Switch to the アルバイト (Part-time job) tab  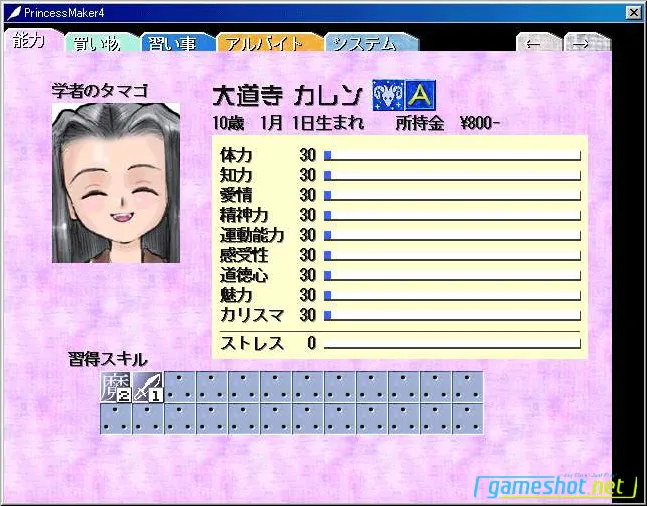point(263,44)
